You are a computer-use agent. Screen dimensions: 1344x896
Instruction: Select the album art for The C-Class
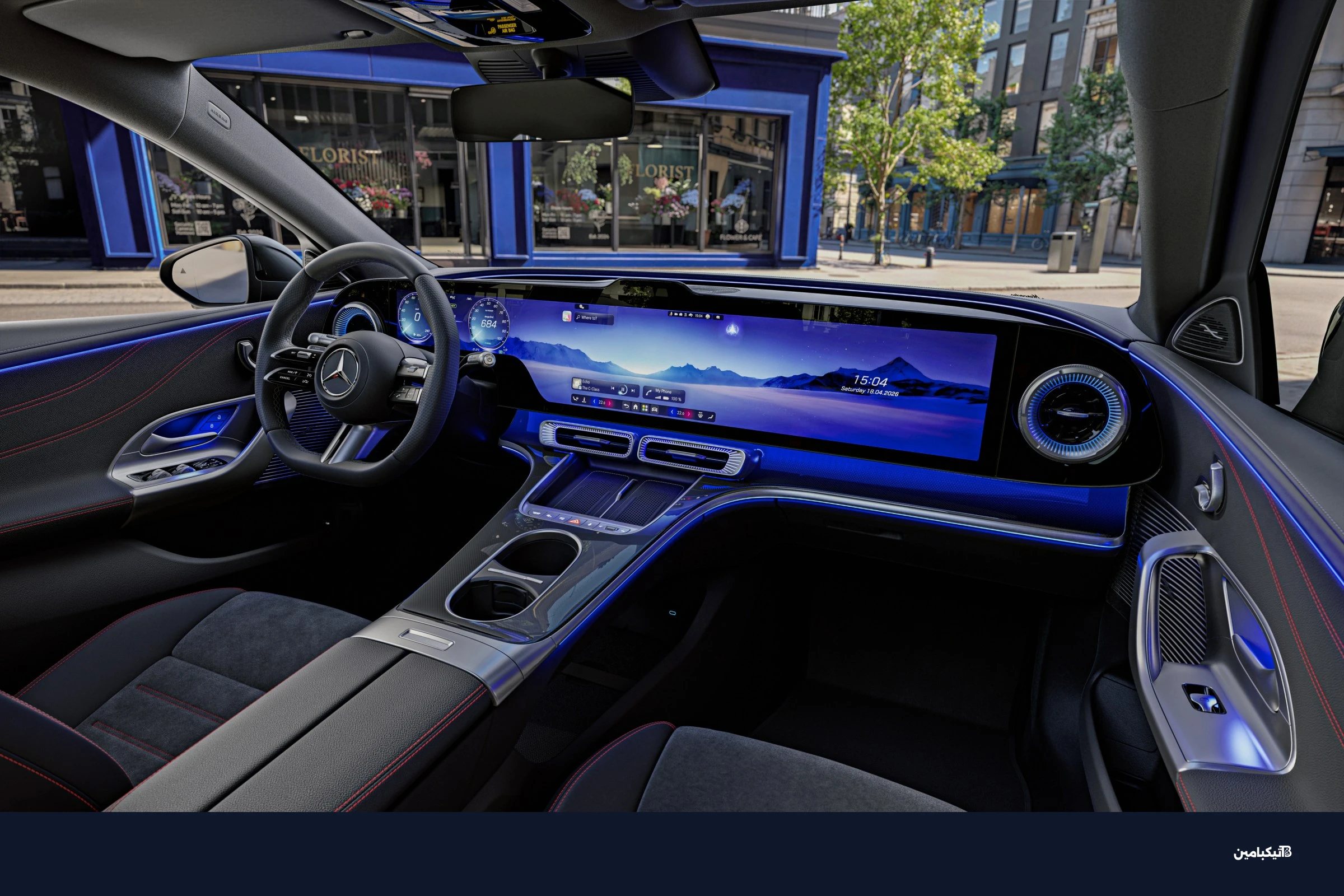pyautogui.click(x=577, y=384)
